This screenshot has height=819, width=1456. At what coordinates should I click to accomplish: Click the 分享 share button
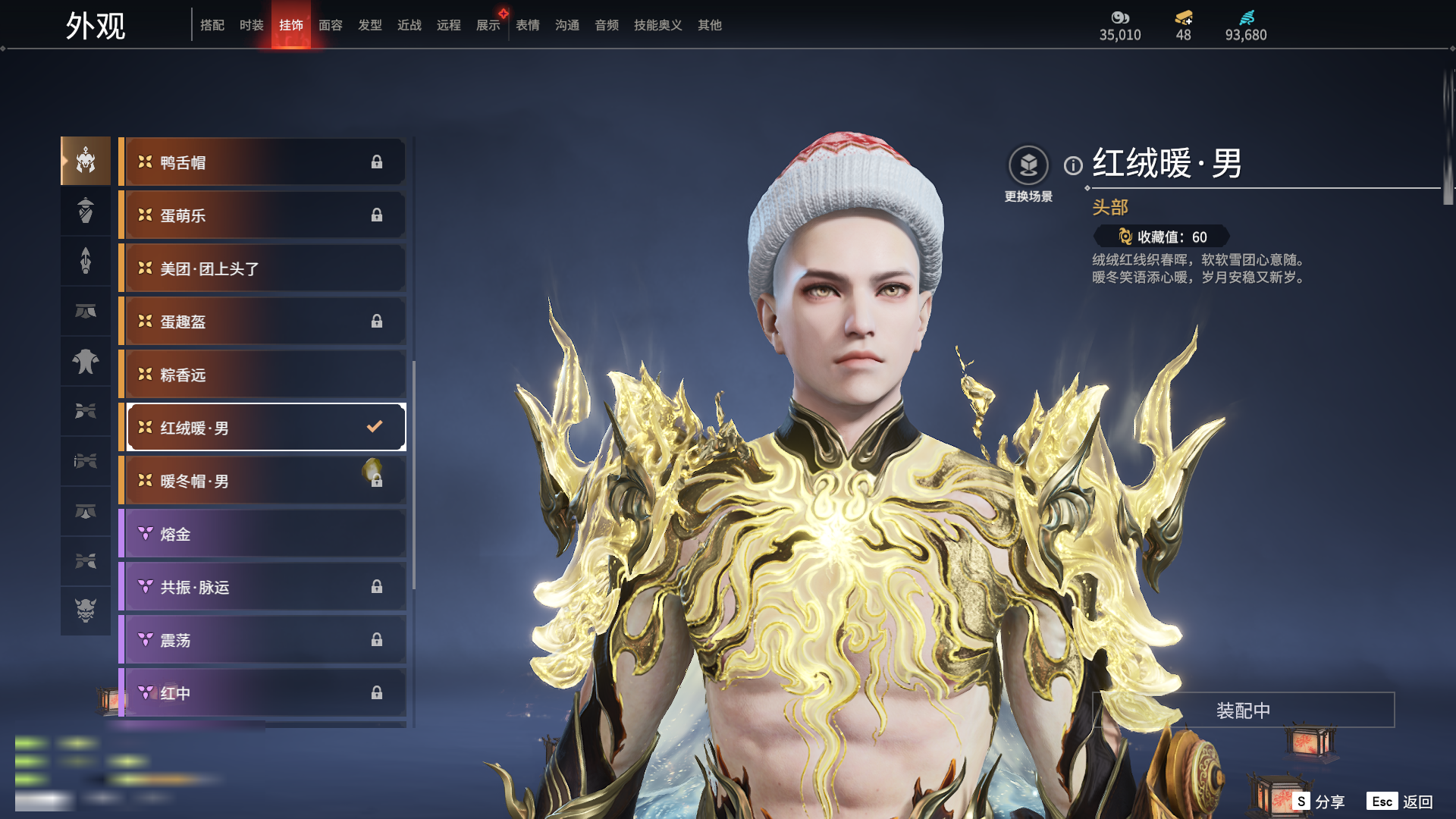(1319, 802)
